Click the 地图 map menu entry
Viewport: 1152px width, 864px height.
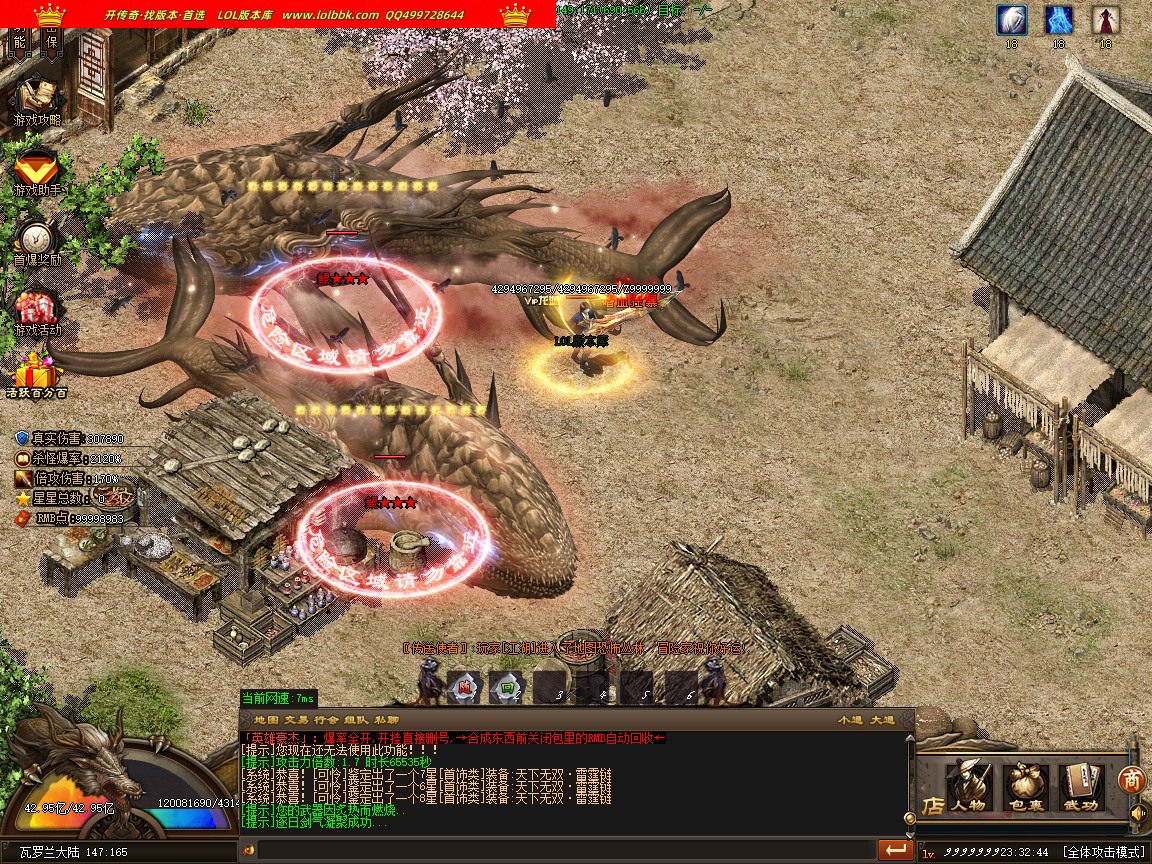pos(266,720)
